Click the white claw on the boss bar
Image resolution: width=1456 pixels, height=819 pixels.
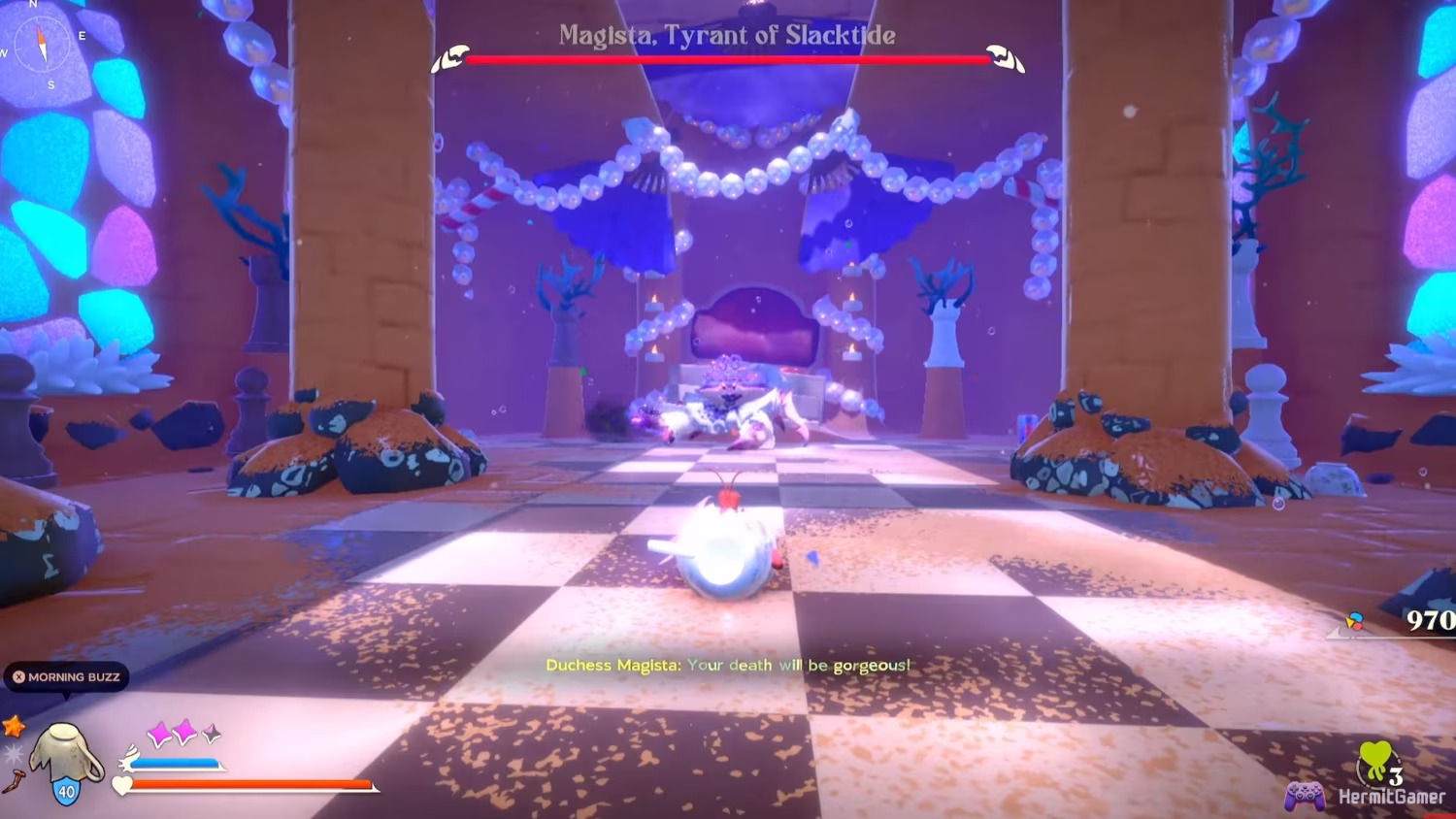pos(448,56)
